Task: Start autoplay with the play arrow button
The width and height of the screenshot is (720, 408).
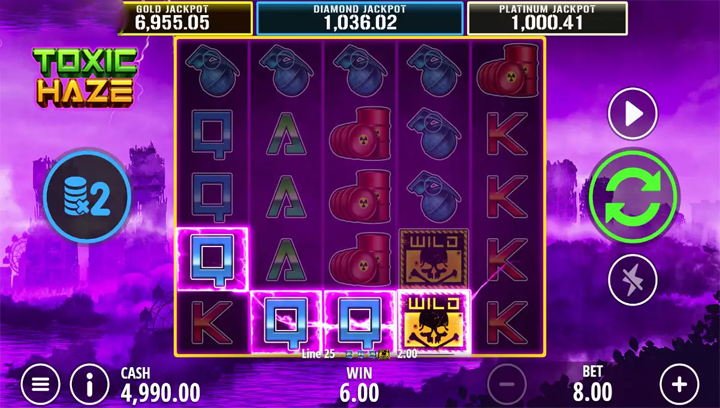Action: [x=633, y=114]
